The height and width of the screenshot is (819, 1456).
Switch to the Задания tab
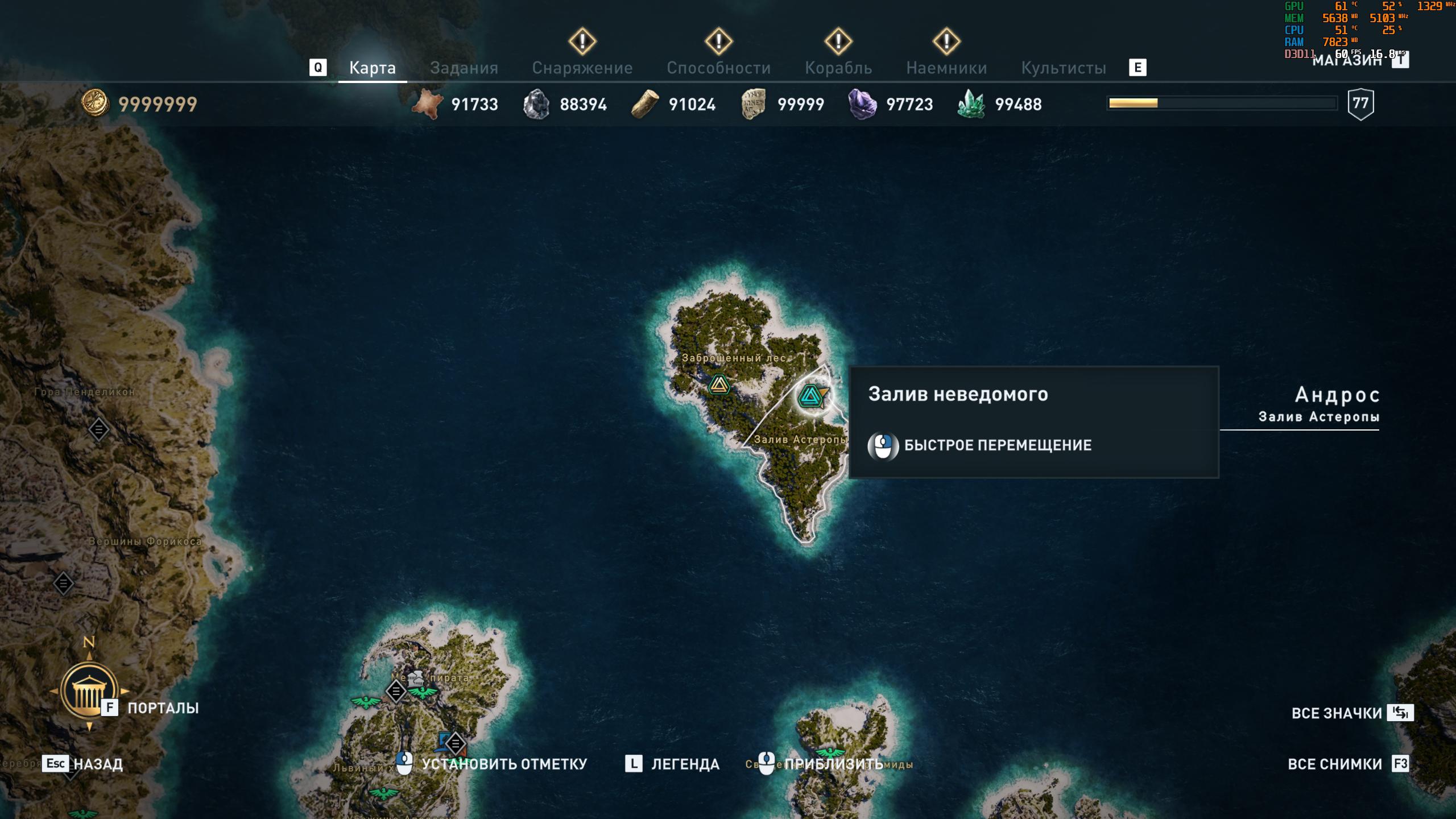(464, 68)
